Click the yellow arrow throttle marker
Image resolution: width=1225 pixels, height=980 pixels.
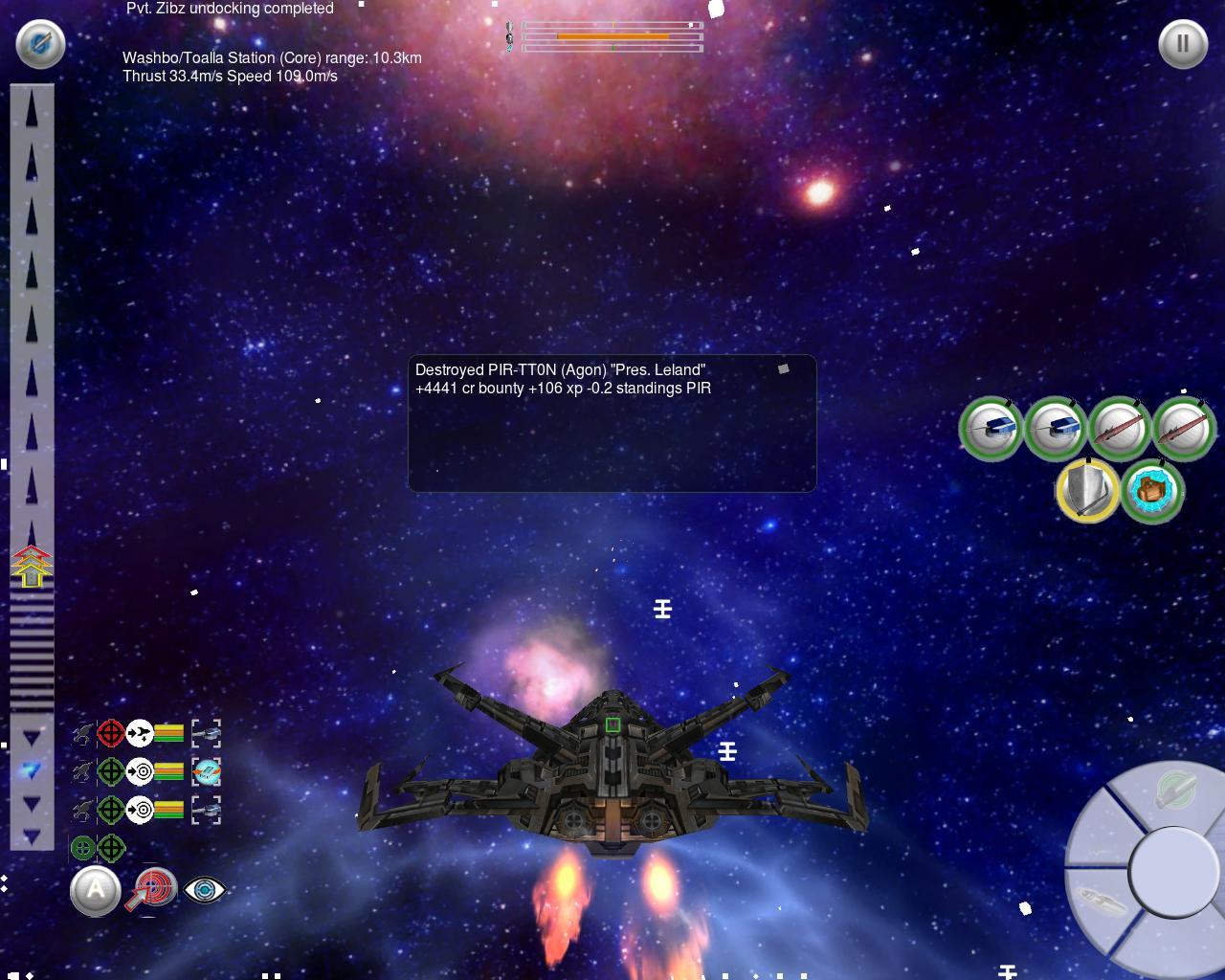32,568
